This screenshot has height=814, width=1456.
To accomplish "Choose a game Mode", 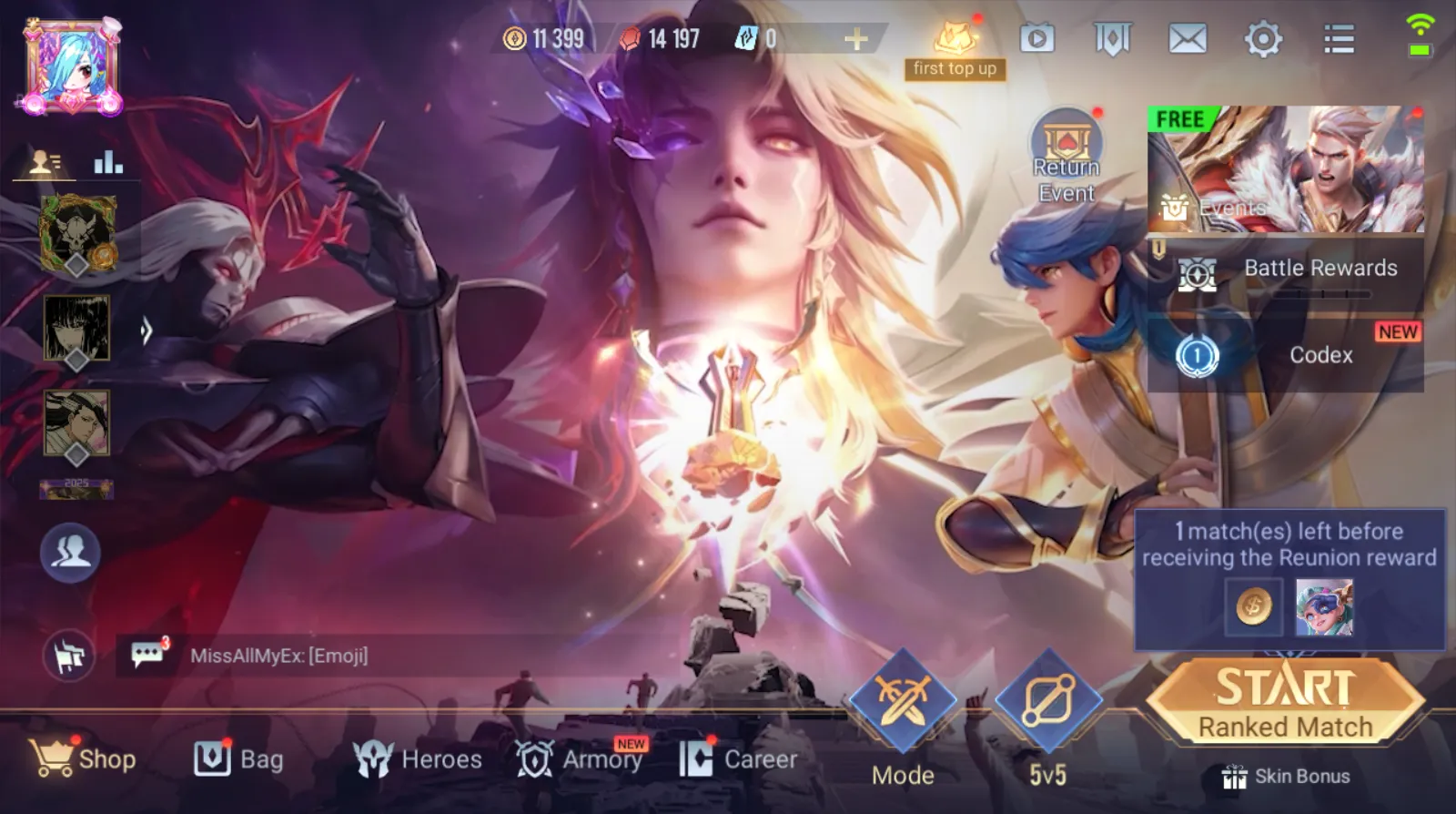I will coord(903,717).
